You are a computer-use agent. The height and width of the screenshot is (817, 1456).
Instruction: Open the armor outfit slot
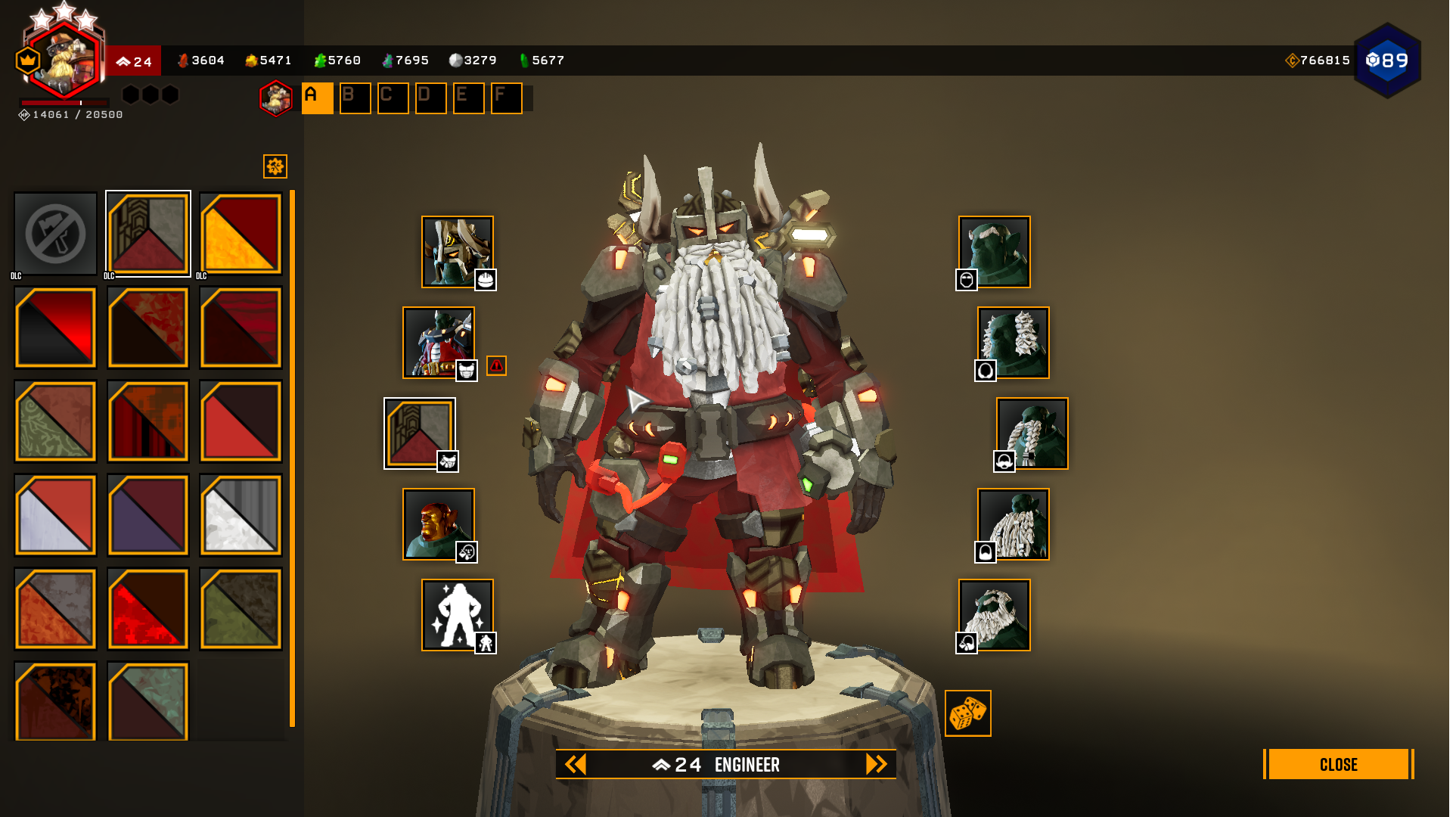pyautogui.click(x=439, y=343)
